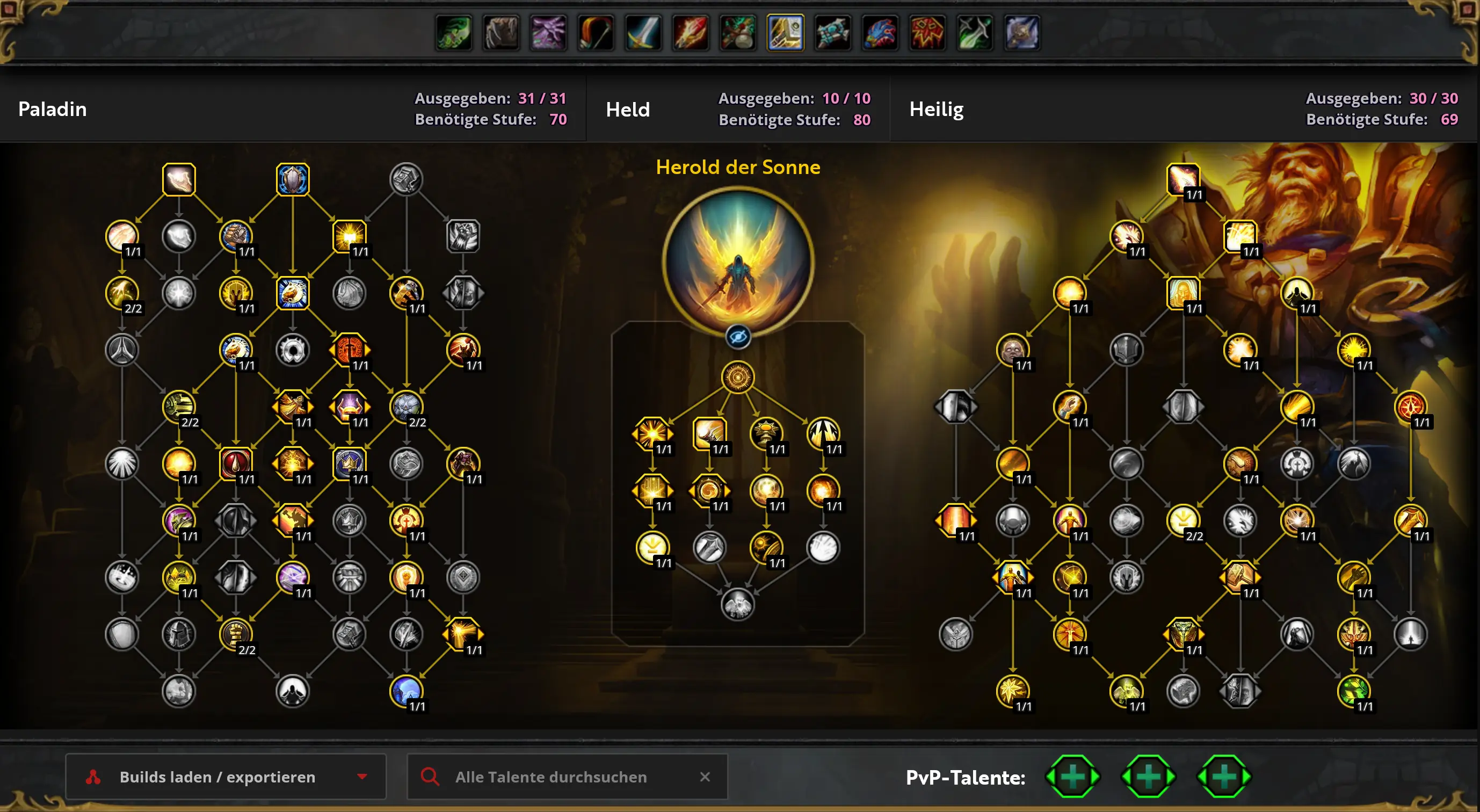Pick the Mage fire class icon
1480x812 pixels.
coord(691,33)
